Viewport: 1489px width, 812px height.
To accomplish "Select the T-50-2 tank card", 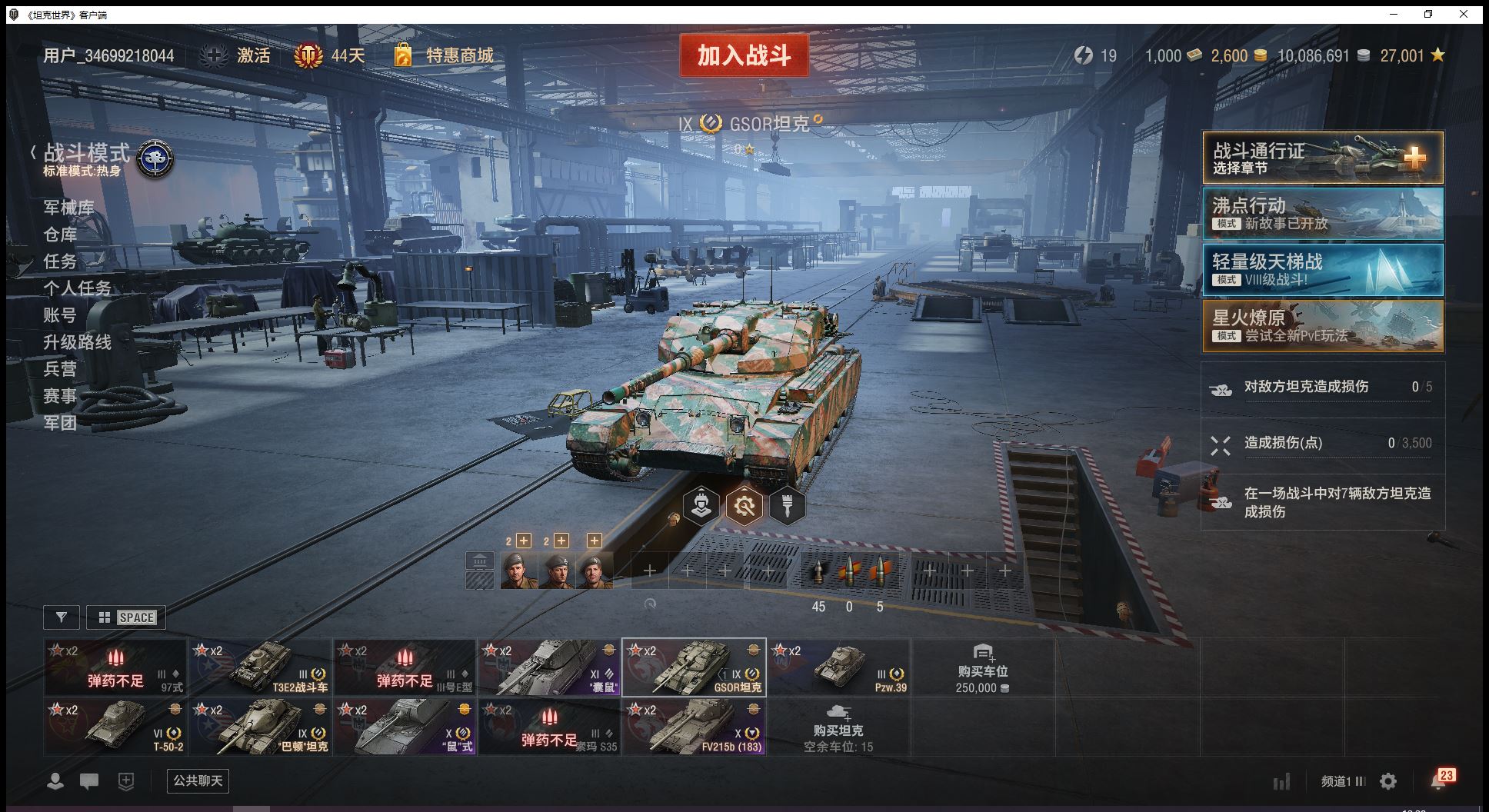I will coord(115,727).
